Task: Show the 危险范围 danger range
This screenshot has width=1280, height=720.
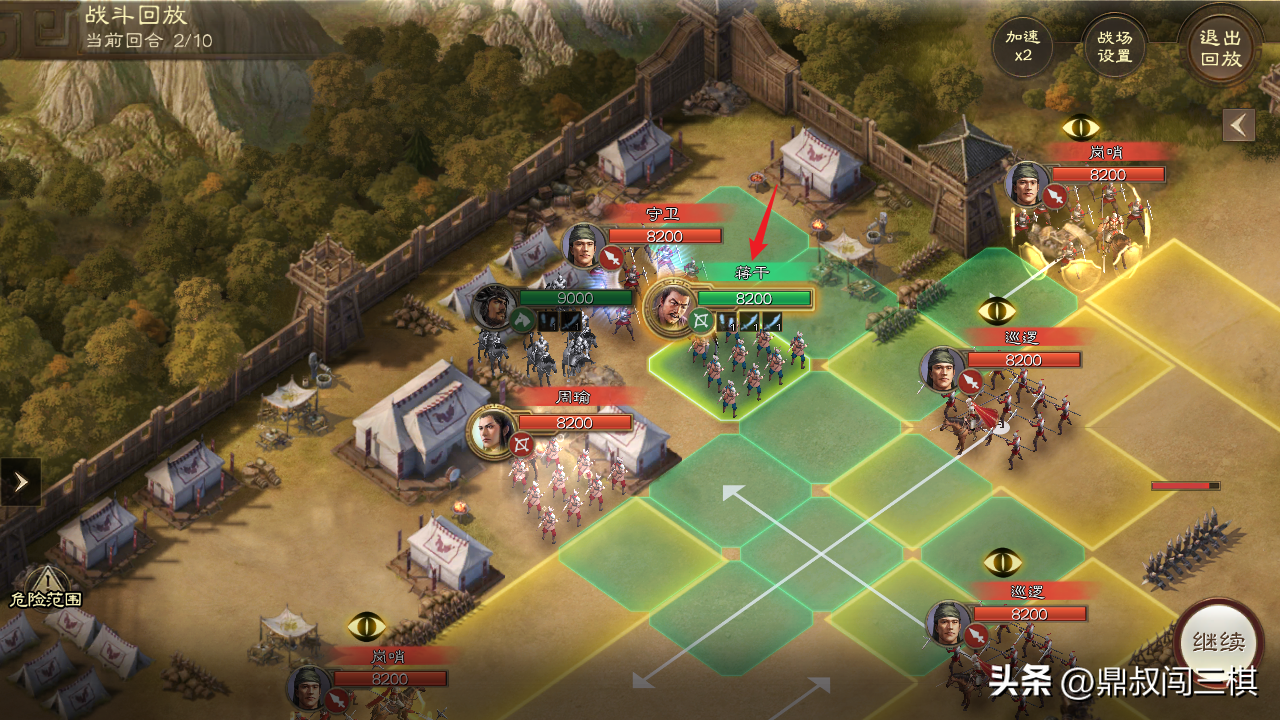Action: point(45,586)
